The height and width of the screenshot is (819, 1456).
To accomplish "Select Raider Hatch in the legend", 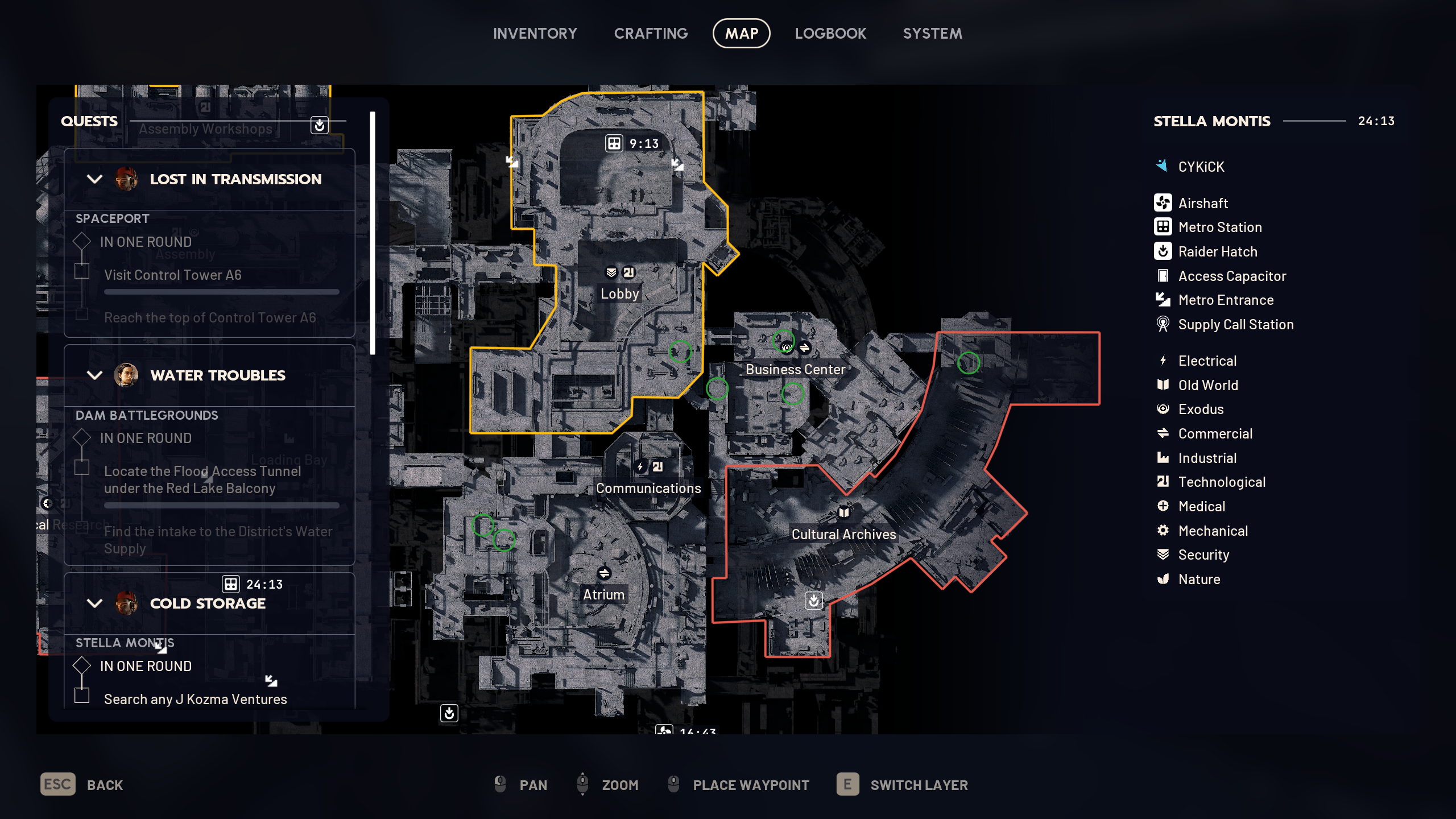I will click(1217, 251).
